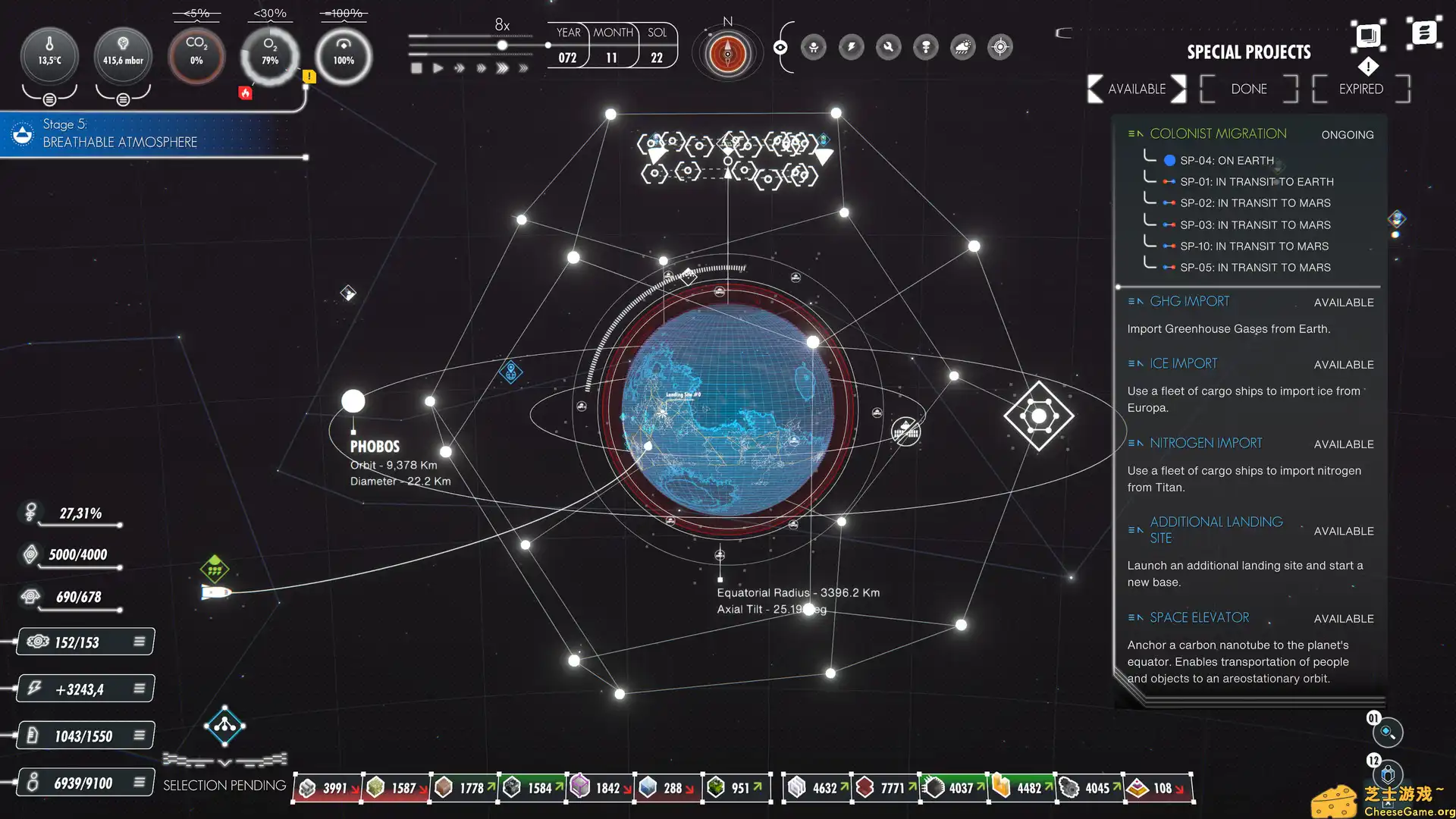Open the EXPIRED projects tab
Screen dimensions: 1456x819
[1359, 89]
